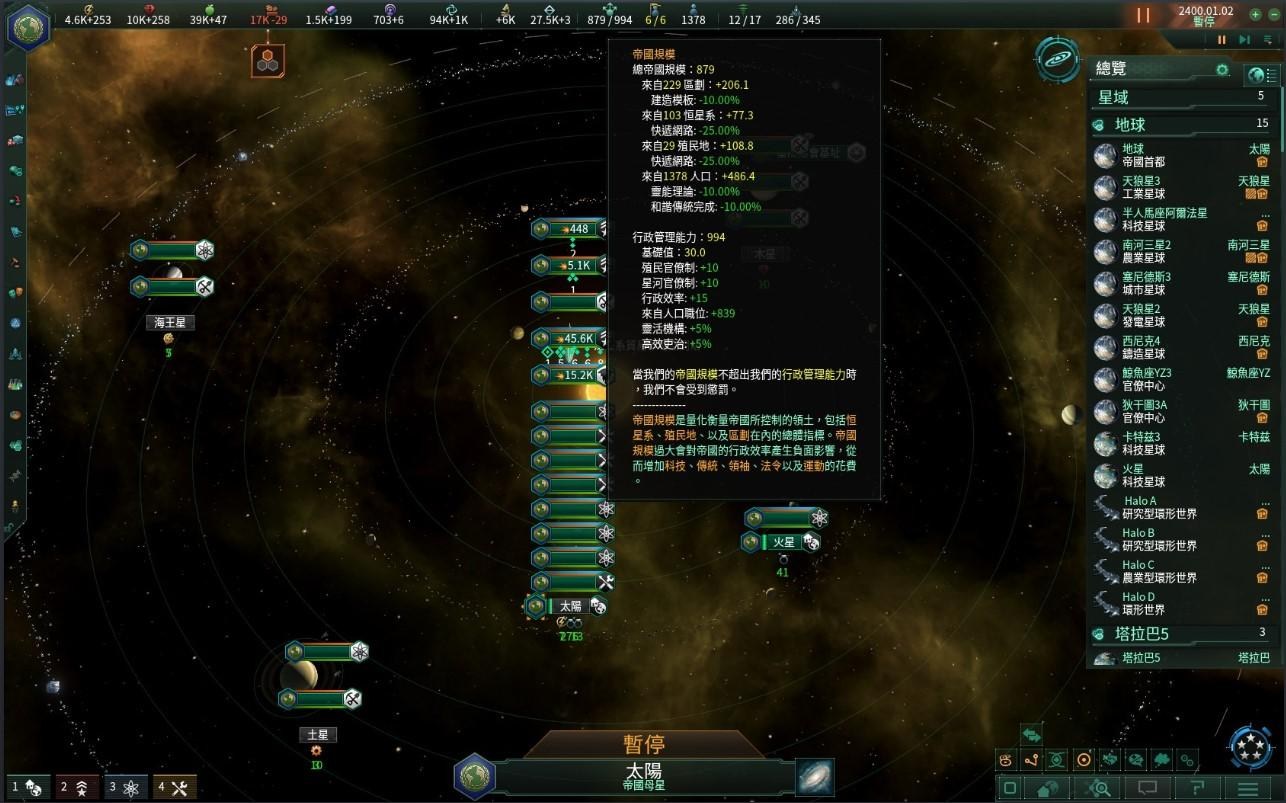Screen dimensions: 1286x803
Task: Collapse the 塔拉巴5 sector header
Action: 1180,633
